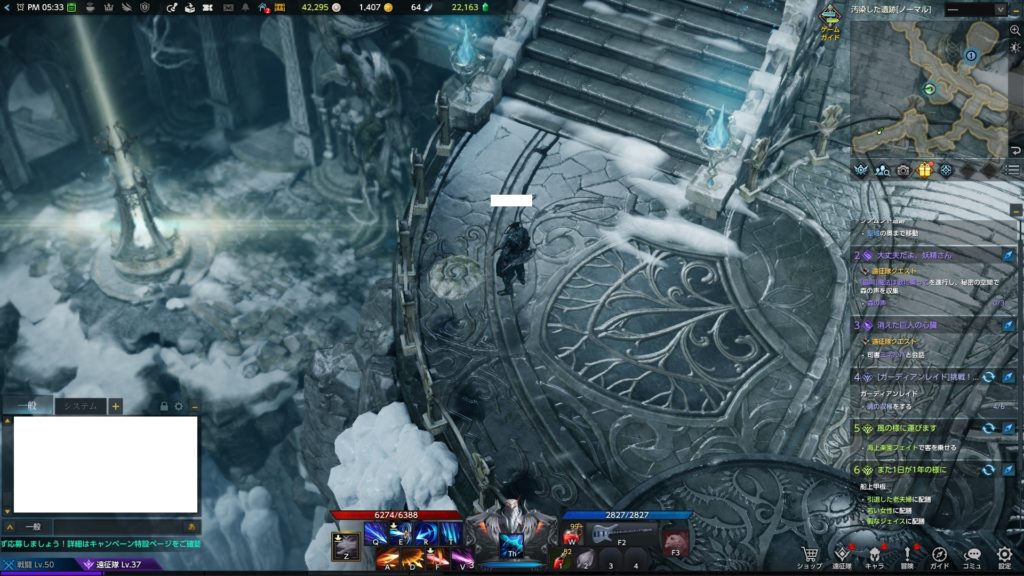Open the ゲームガイド game guide icon
Screen dimensions: 1024x576
831,21
